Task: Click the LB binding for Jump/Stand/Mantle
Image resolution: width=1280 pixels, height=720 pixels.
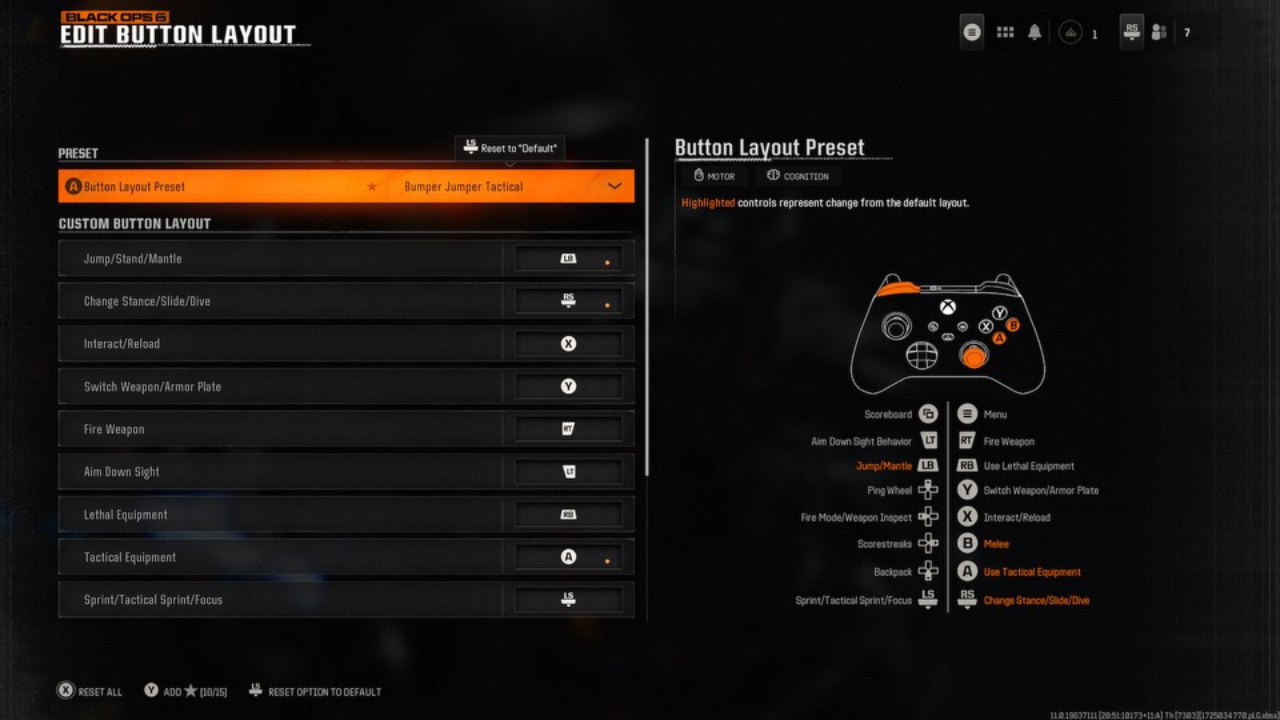Action: click(567, 257)
